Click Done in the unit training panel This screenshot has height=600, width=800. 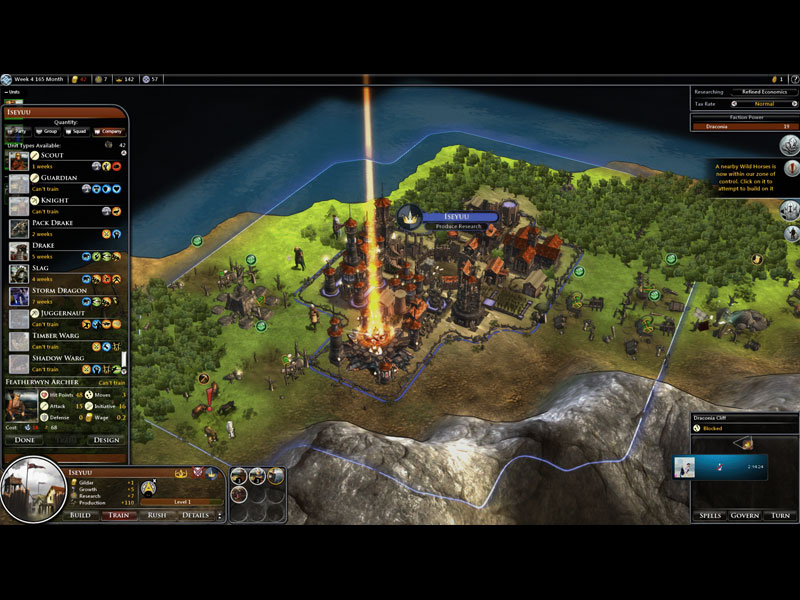(25, 440)
